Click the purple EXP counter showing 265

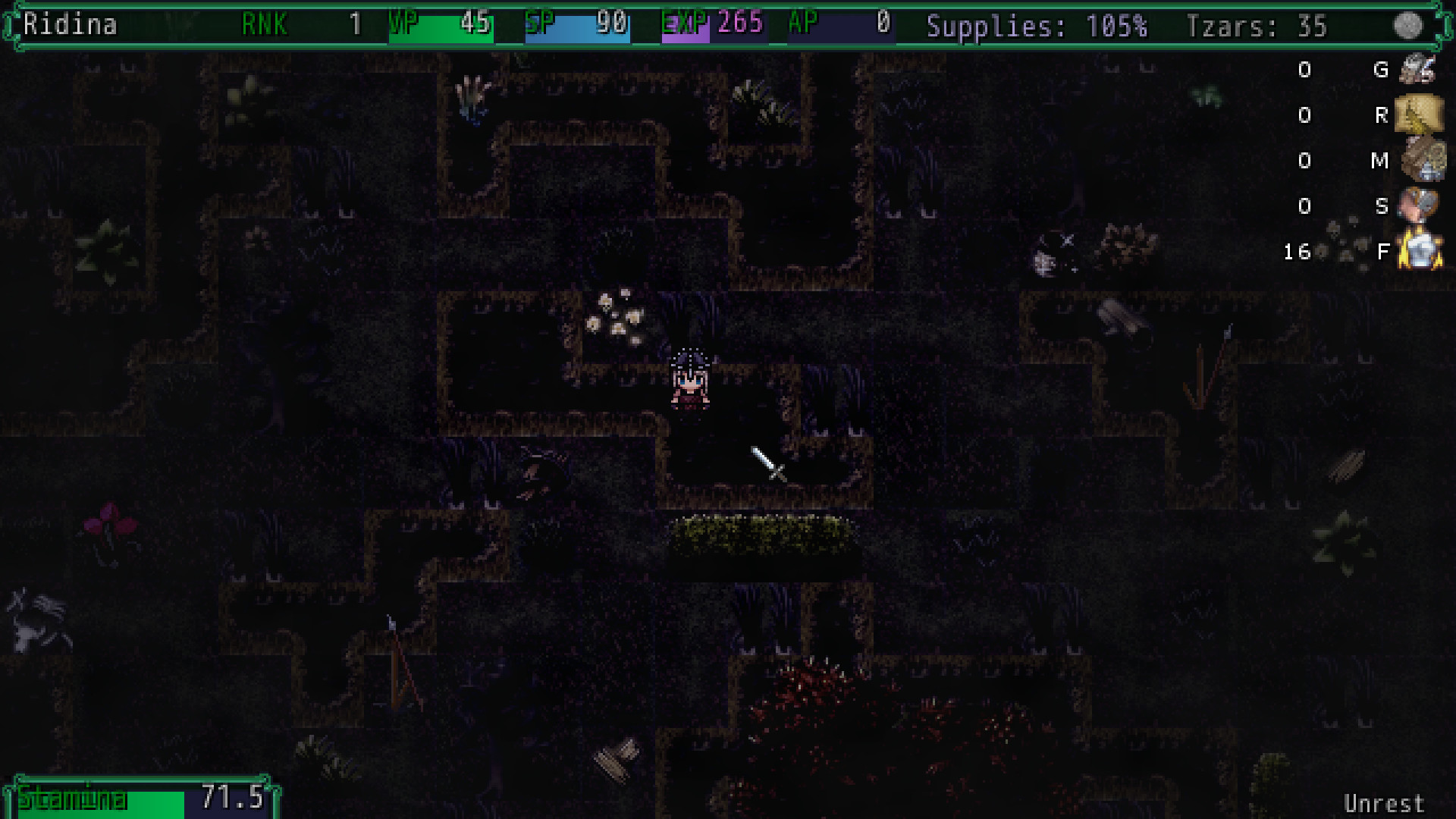point(739,25)
